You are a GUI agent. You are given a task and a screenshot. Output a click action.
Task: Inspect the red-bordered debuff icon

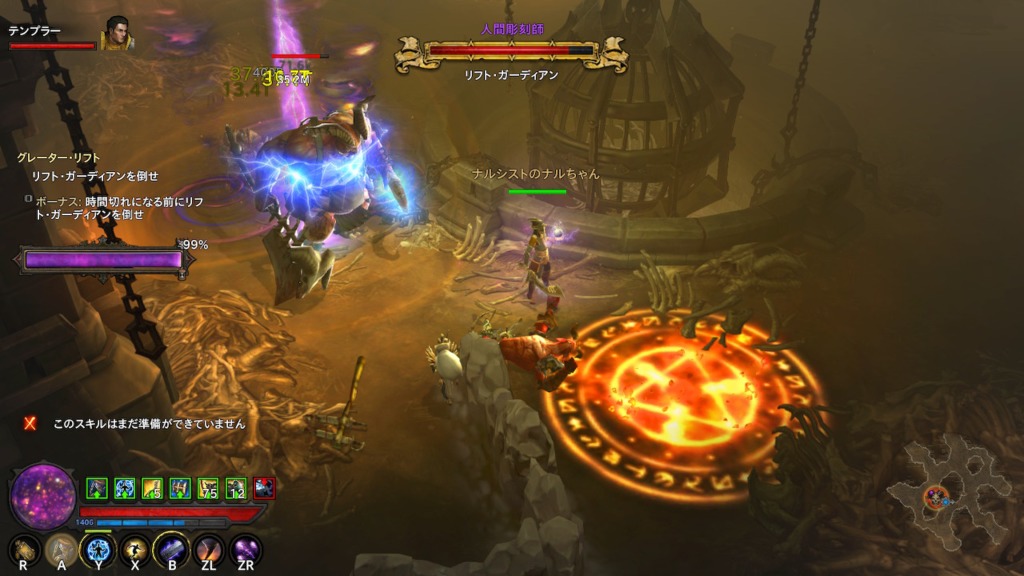(264, 488)
